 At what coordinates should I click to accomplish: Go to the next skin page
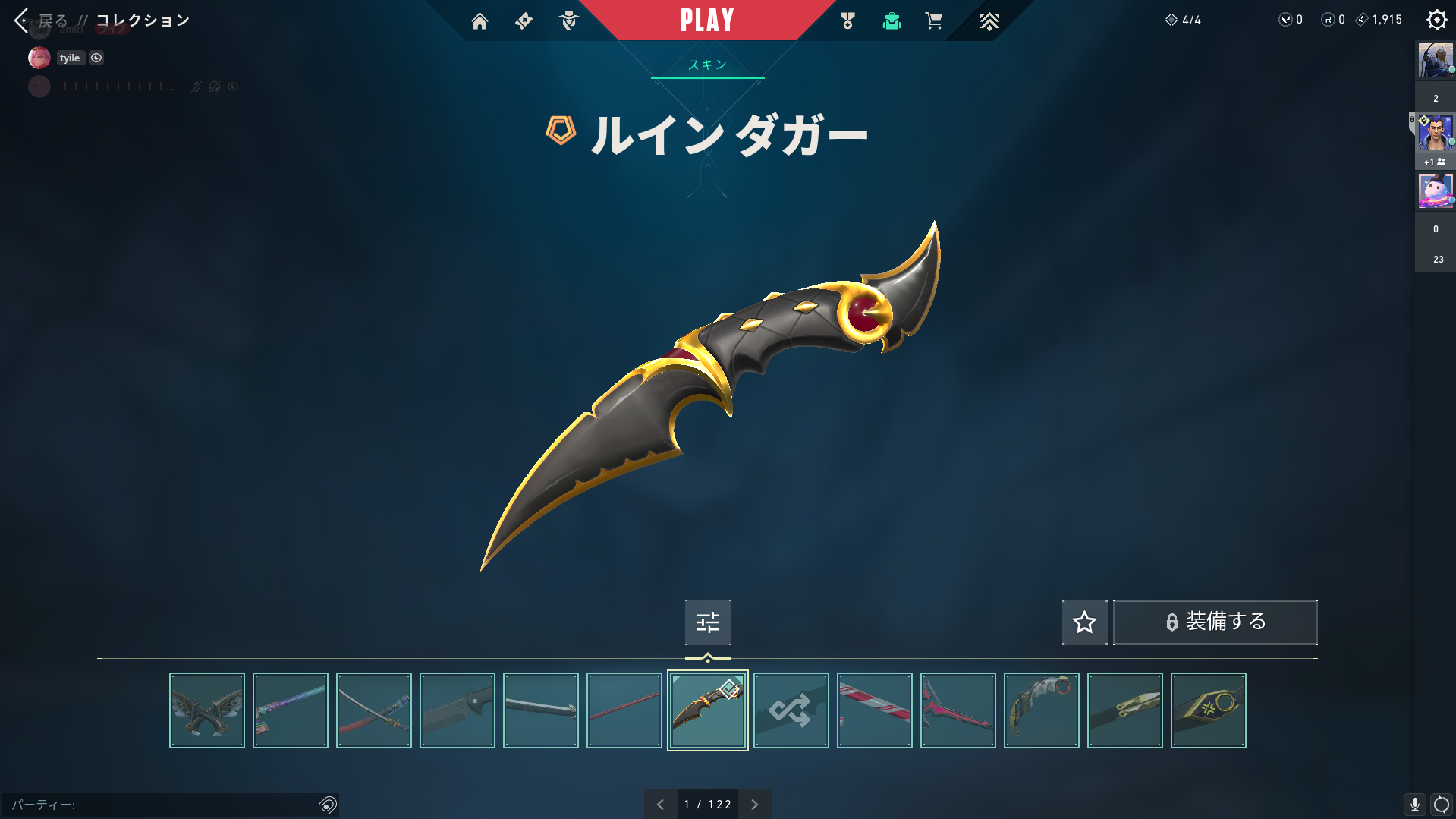tap(754, 805)
